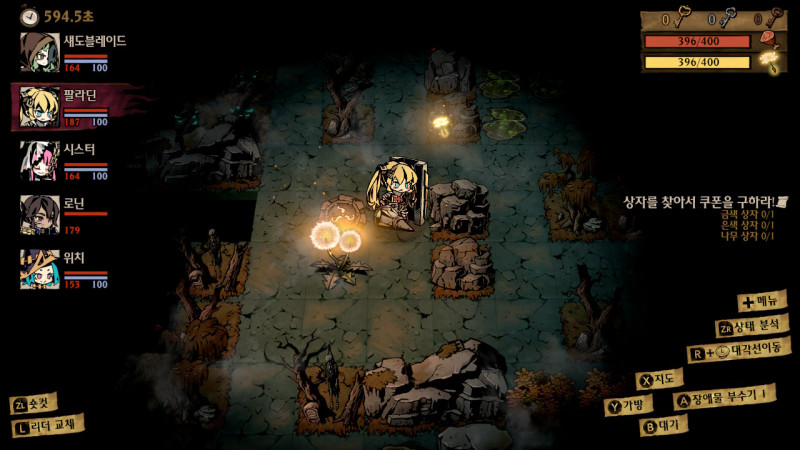Screen dimensions: 800x450
Task: Select the 팔라딘 party member
Action: pos(38,107)
